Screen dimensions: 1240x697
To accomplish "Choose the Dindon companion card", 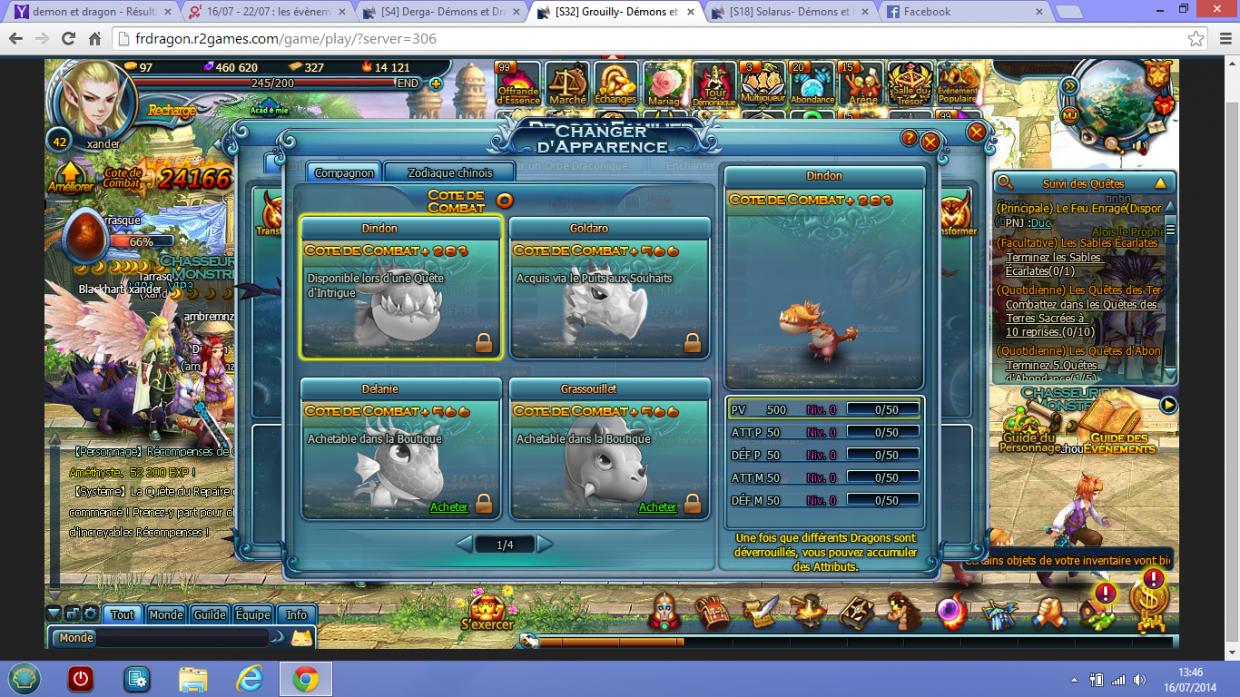I will click(x=400, y=288).
